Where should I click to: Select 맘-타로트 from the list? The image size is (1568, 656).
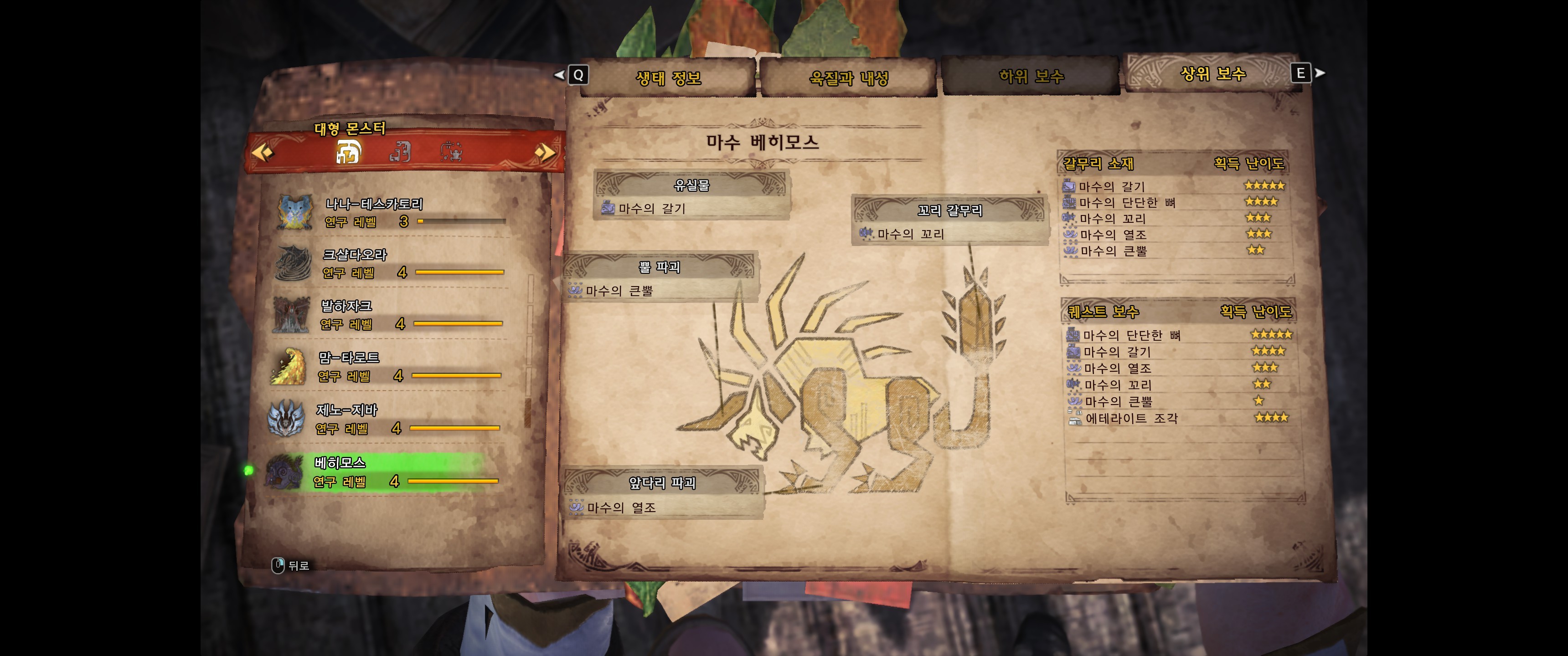(390, 366)
